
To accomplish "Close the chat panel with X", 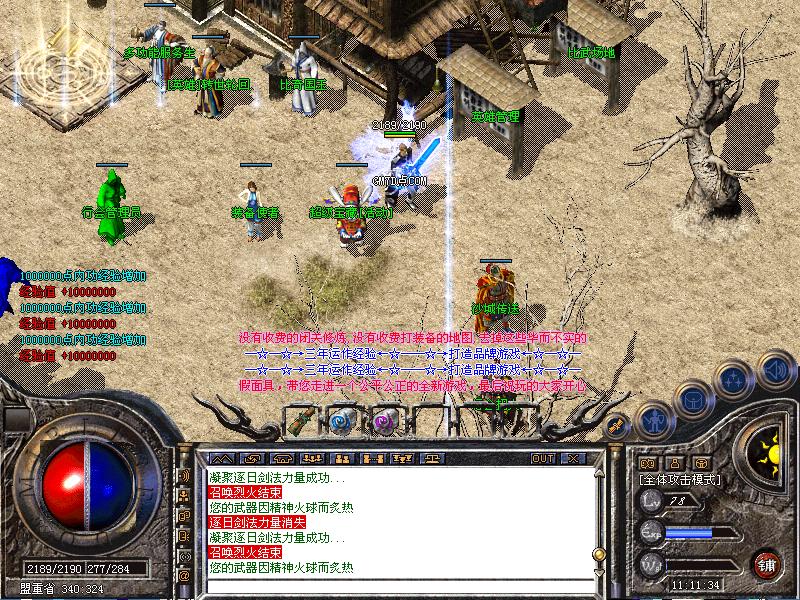I will click(x=573, y=458).
